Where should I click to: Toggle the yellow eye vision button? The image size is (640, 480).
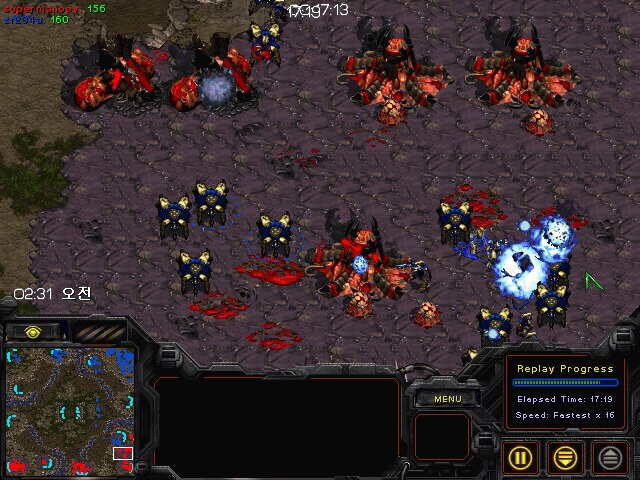32,331
